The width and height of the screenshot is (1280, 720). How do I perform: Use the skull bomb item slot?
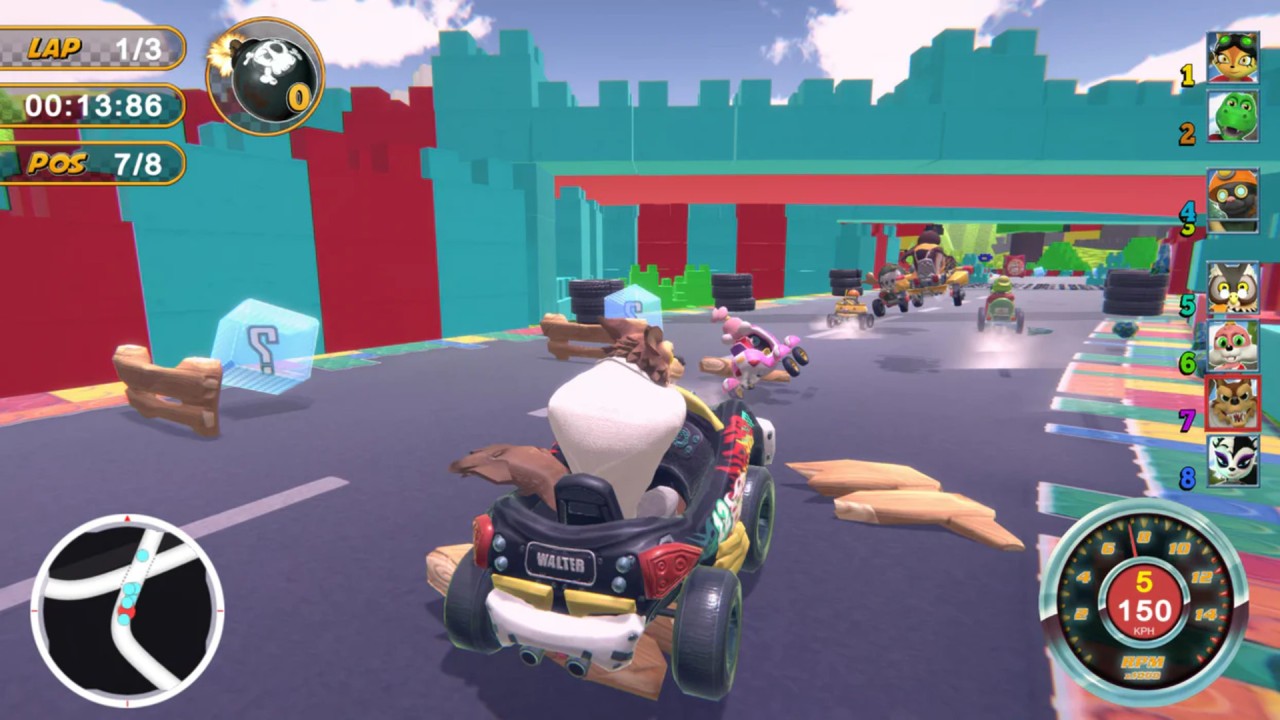[x=265, y=75]
